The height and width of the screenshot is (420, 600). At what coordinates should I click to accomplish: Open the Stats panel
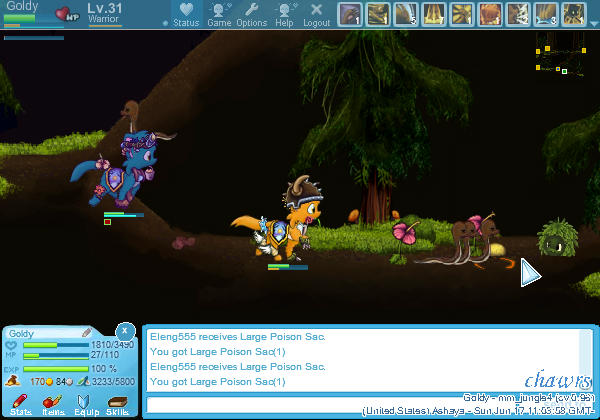pos(20,404)
